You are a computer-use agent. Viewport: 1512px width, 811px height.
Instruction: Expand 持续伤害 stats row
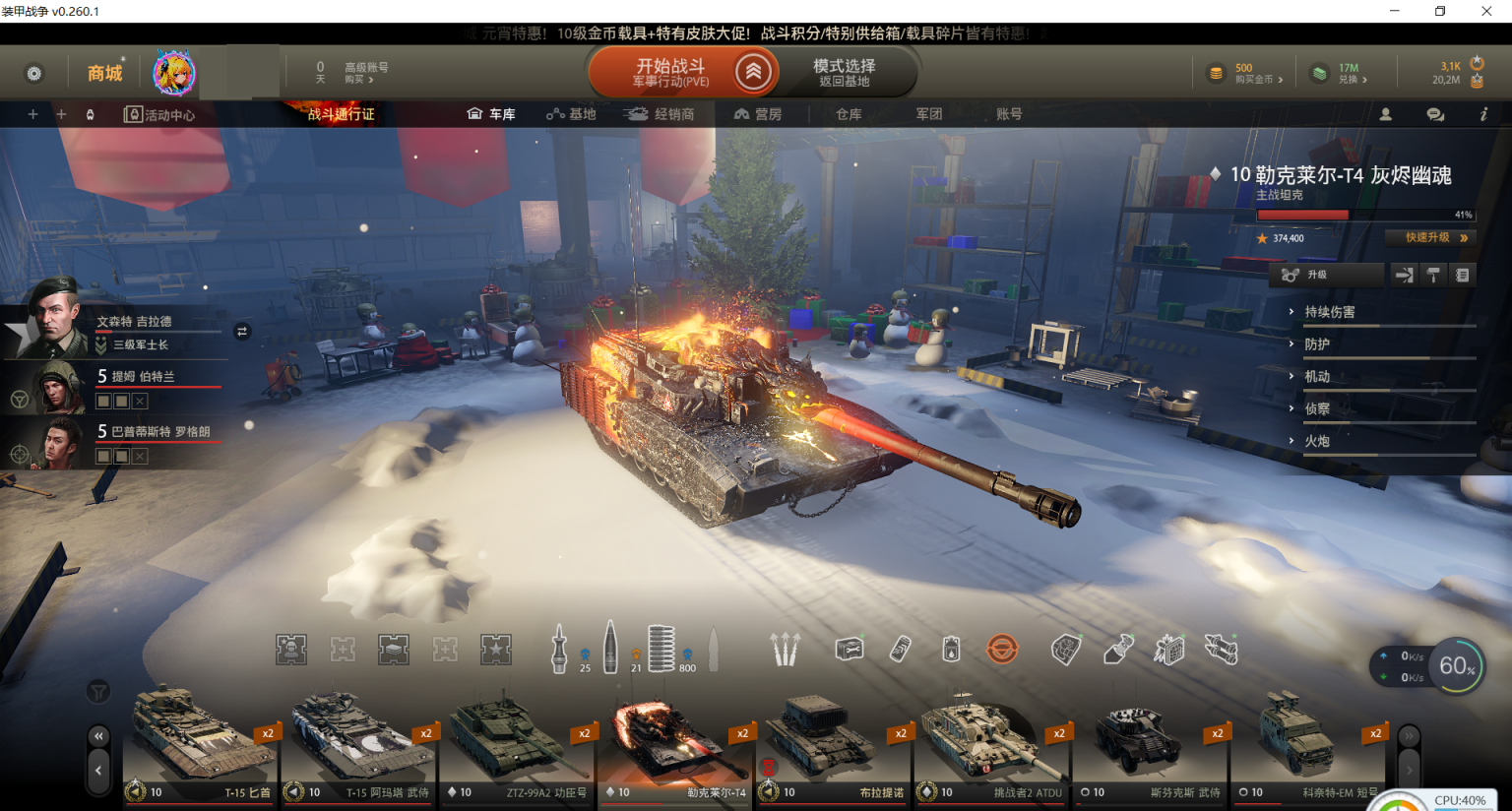1329,312
